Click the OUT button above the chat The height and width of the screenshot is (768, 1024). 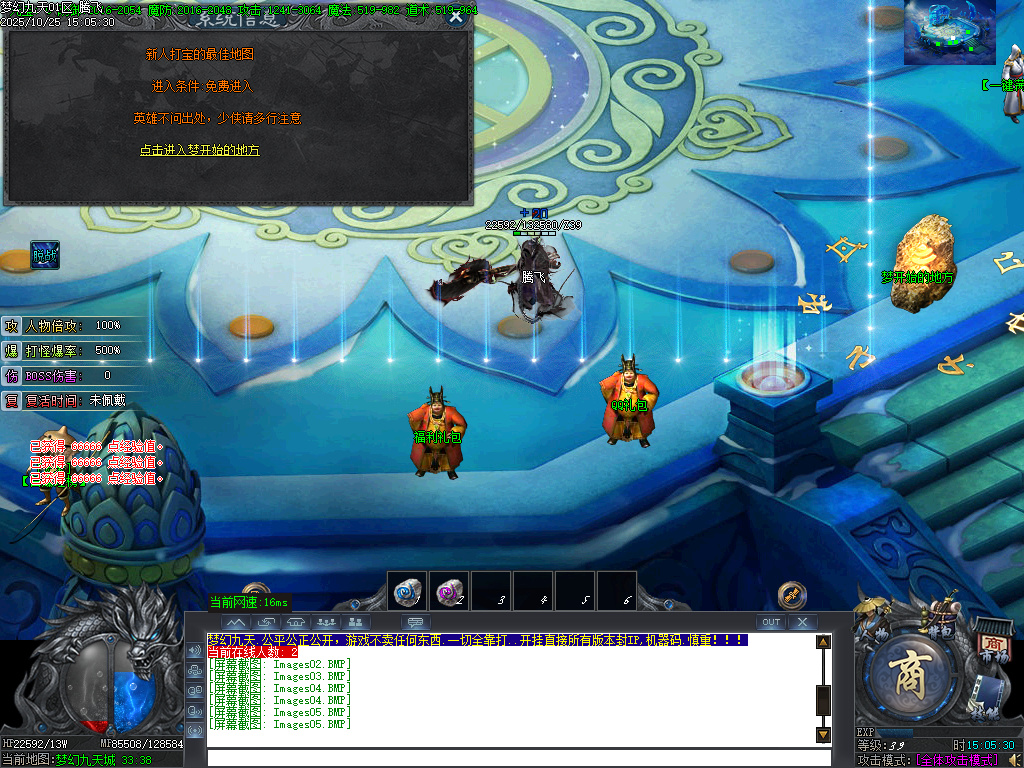click(x=770, y=622)
